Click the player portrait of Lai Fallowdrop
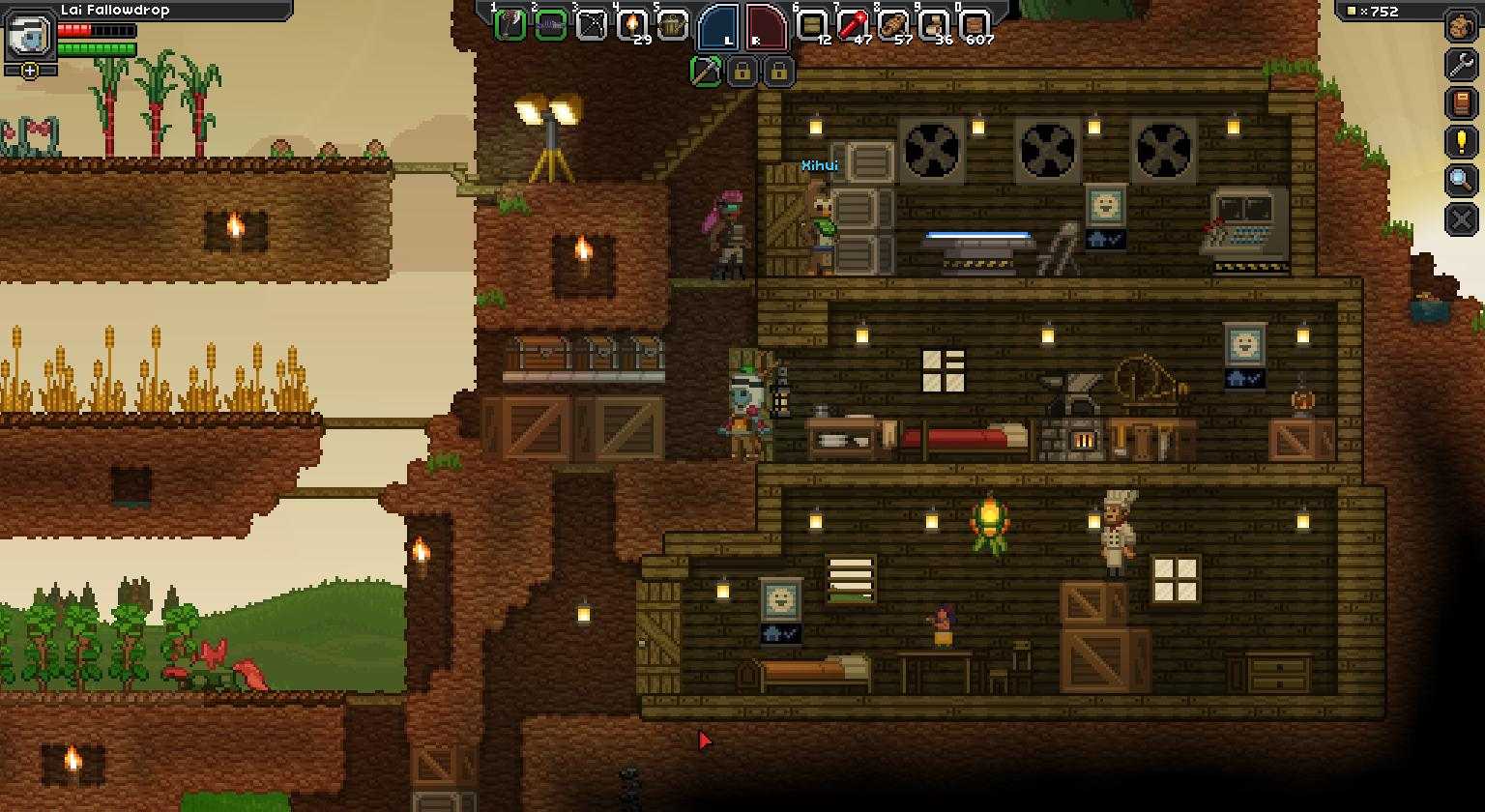 (30, 37)
